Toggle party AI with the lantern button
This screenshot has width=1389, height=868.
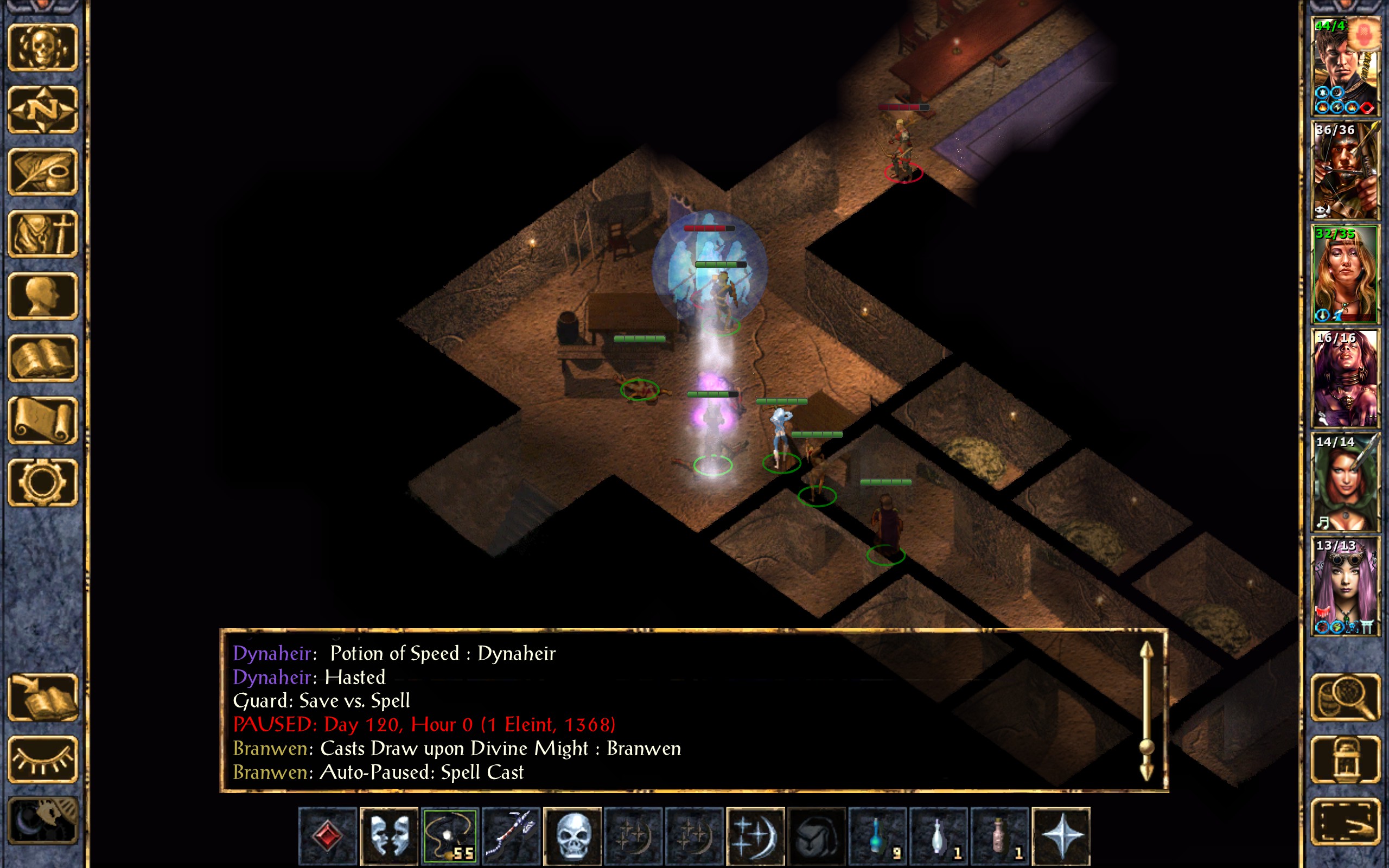pyautogui.click(x=1345, y=759)
